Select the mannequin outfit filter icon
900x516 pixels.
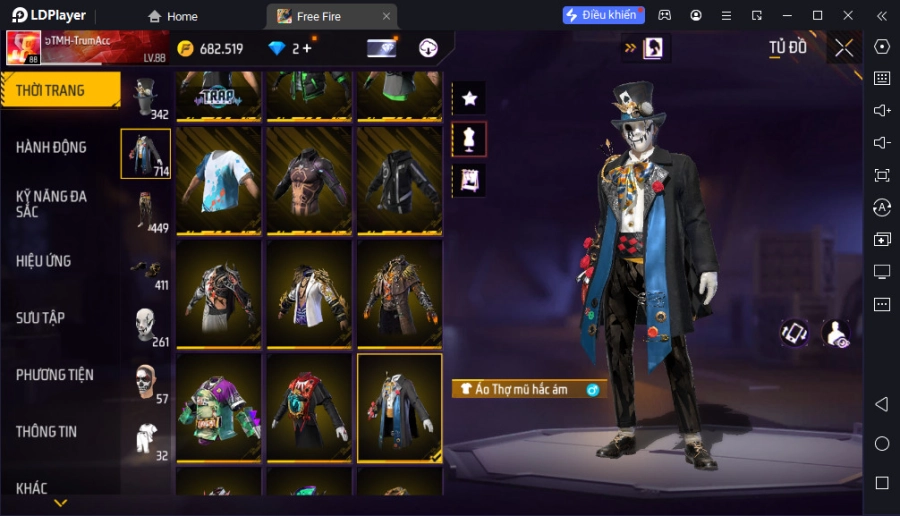469,139
